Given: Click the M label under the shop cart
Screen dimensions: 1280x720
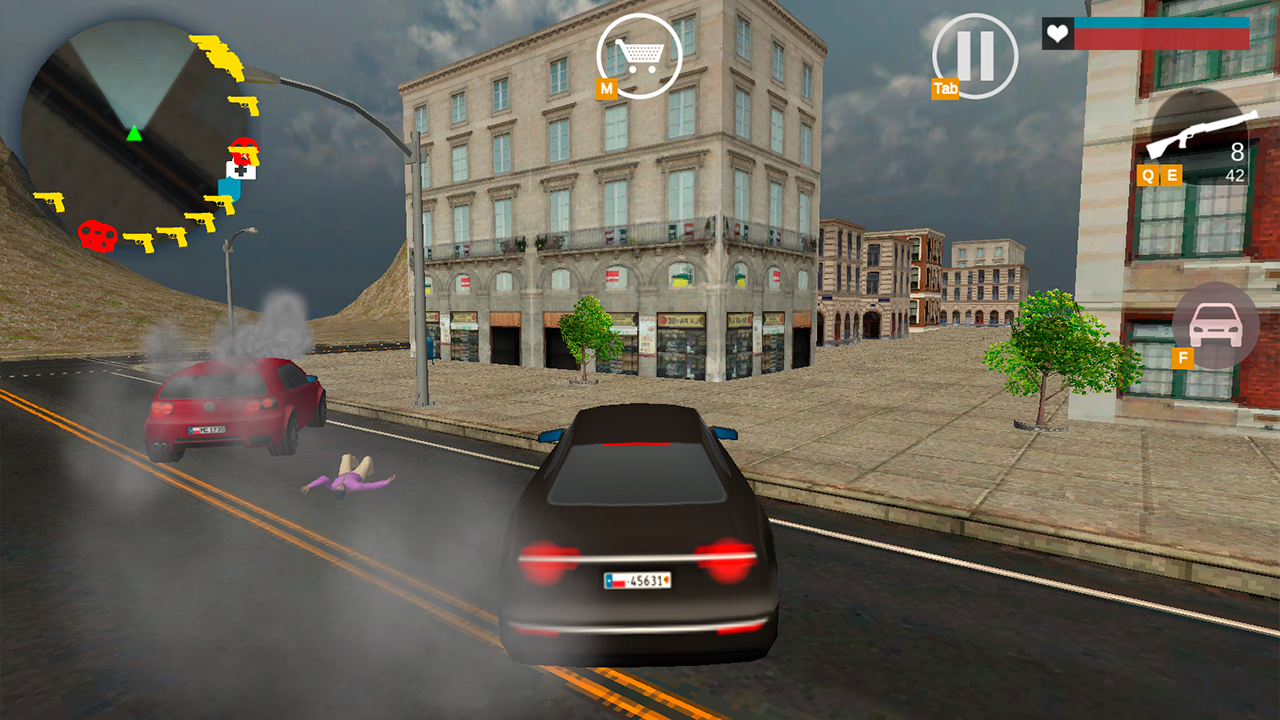Looking at the screenshot, I should [x=606, y=88].
